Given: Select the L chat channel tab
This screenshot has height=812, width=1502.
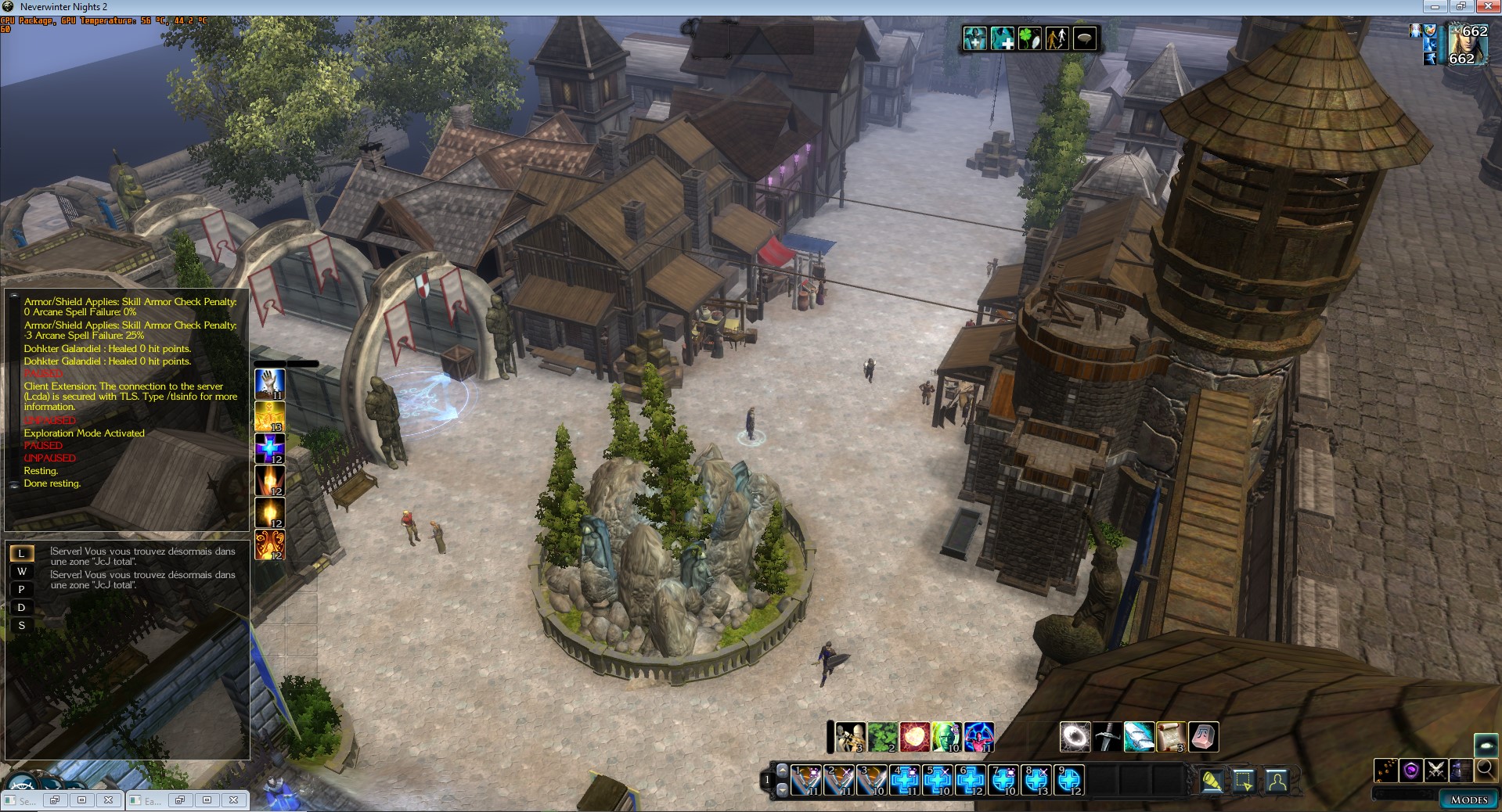Looking at the screenshot, I should [22, 554].
